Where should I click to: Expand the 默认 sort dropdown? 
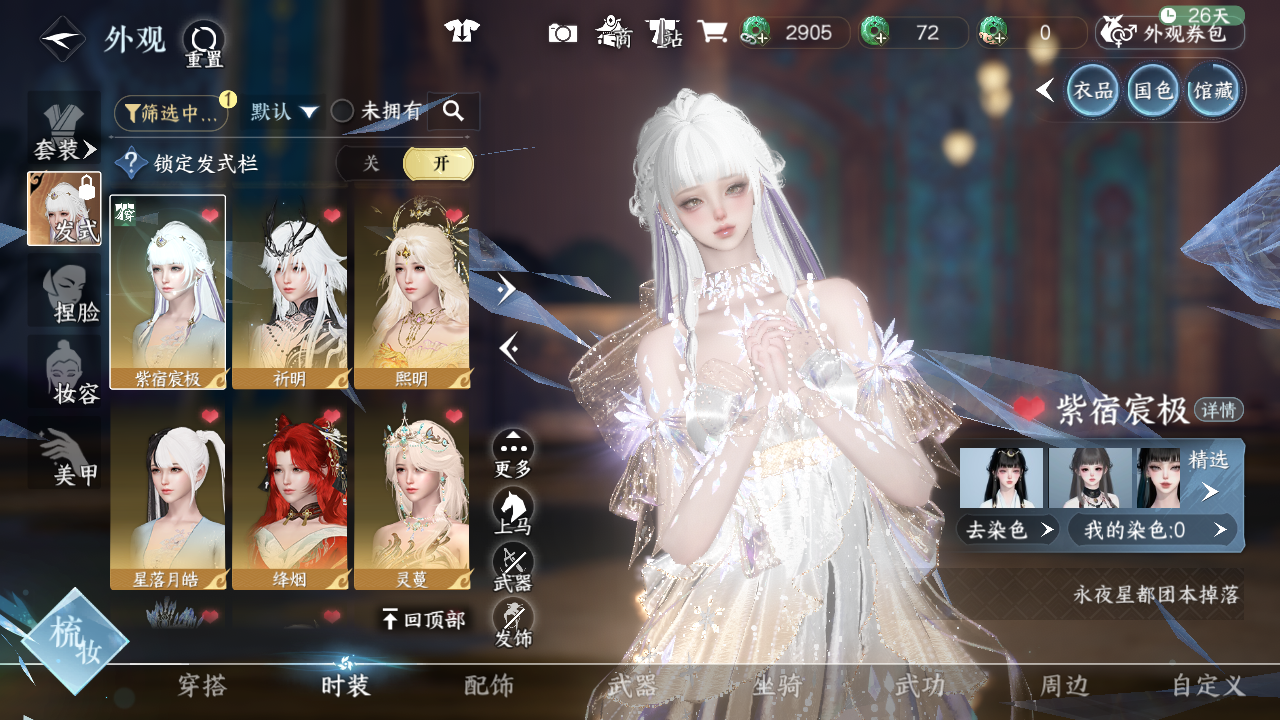(284, 112)
